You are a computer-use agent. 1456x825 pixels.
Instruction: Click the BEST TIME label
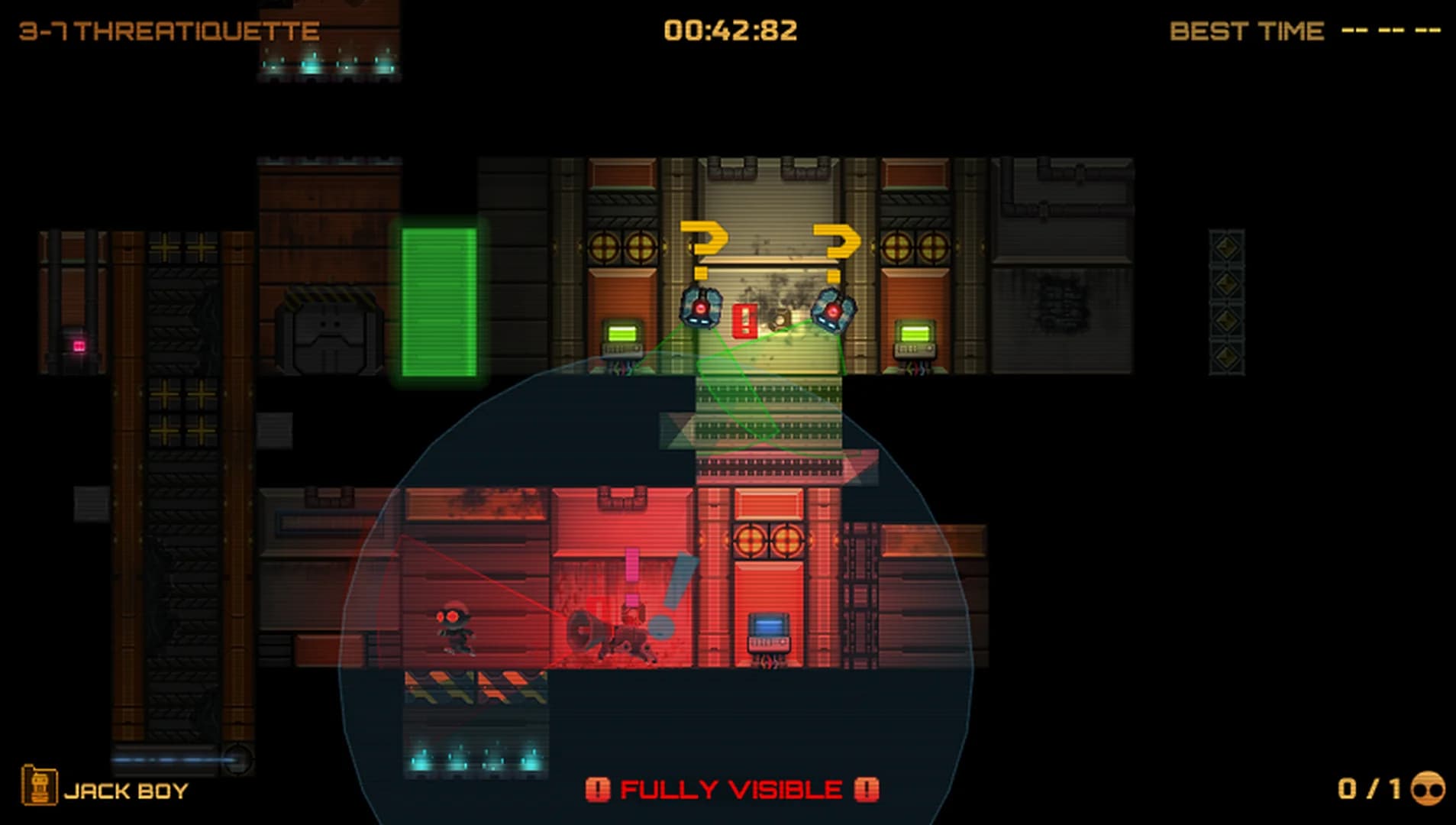(1248, 31)
